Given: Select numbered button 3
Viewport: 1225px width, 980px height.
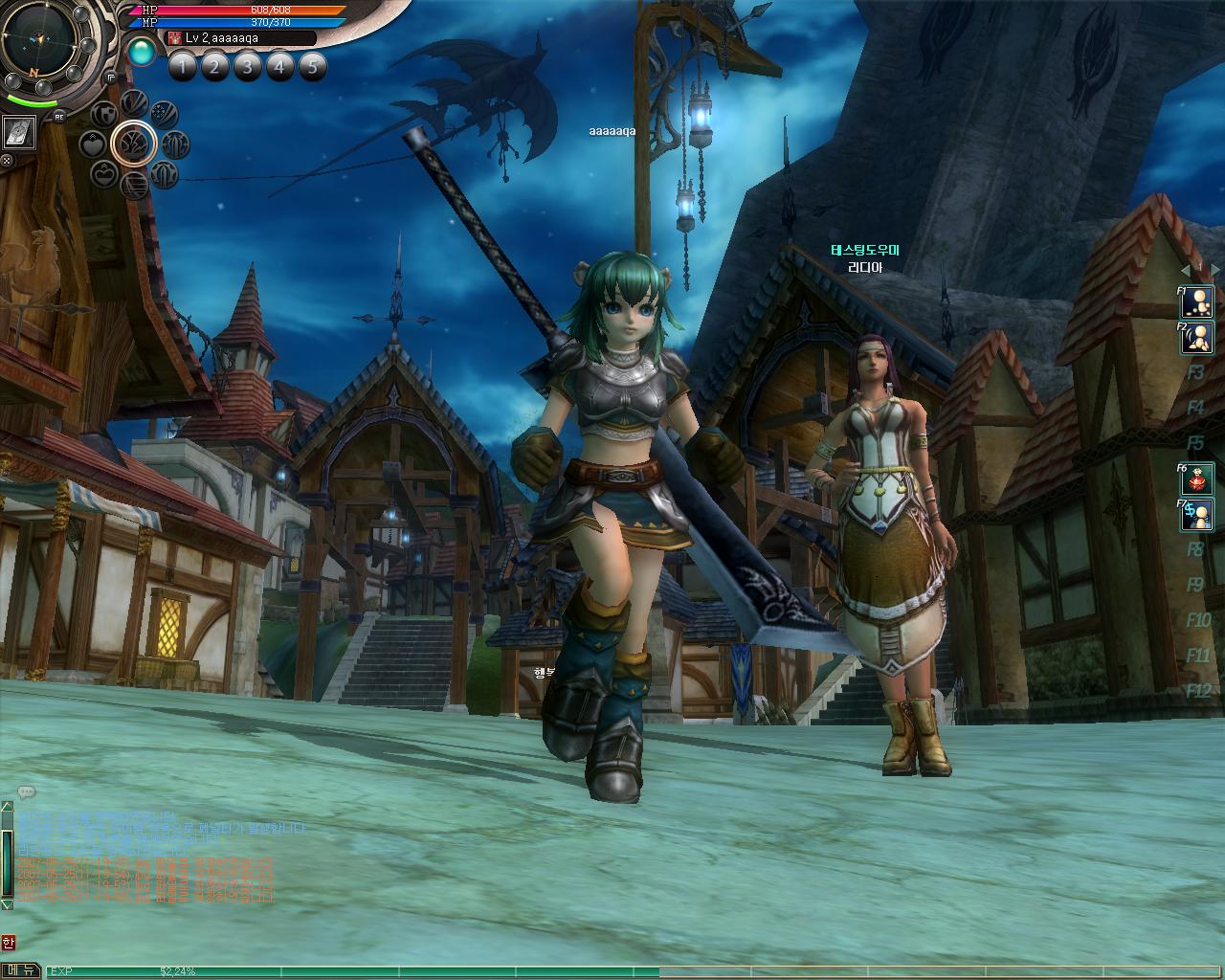Looking at the screenshot, I should [247, 66].
